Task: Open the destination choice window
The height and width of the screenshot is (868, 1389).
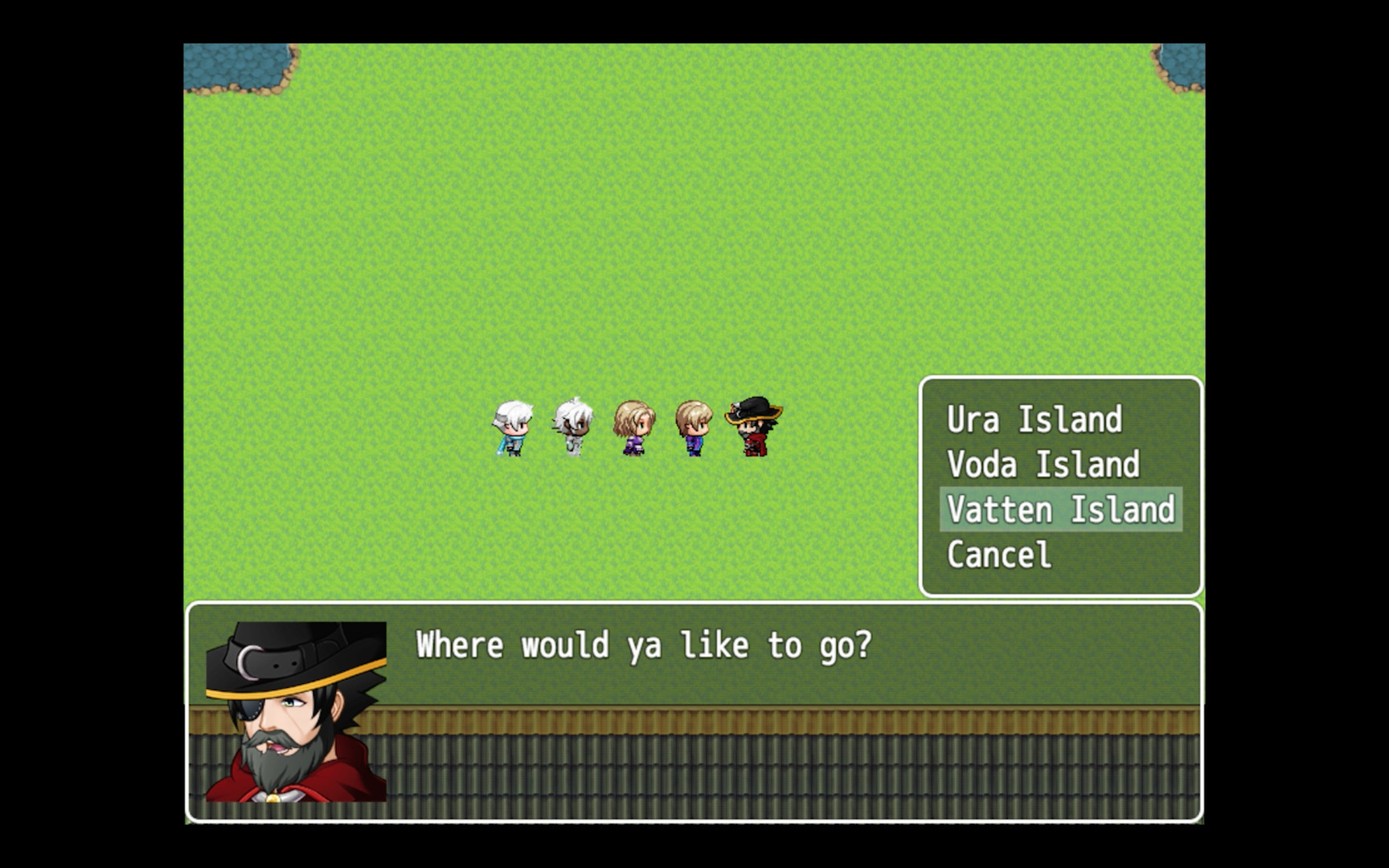Action: [x=1060, y=486]
